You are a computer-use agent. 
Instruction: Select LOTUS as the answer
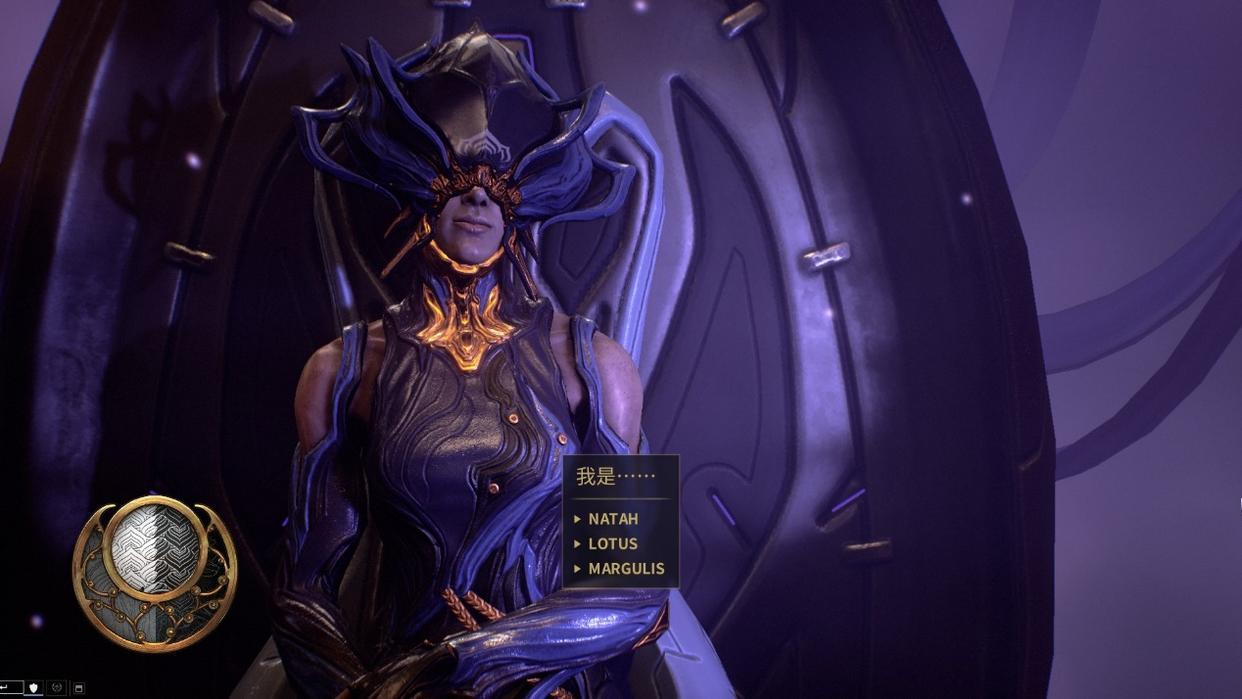pyautogui.click(x=612, y=544)
